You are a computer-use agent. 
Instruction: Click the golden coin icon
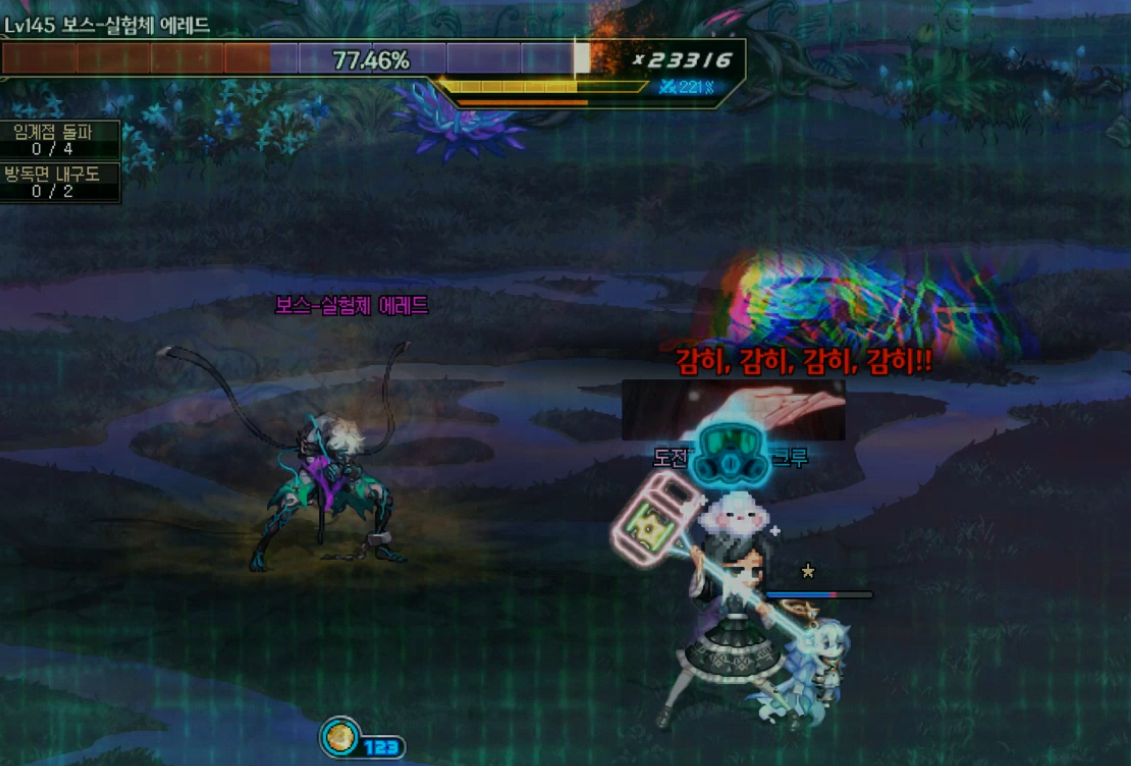tap(341, 738)
